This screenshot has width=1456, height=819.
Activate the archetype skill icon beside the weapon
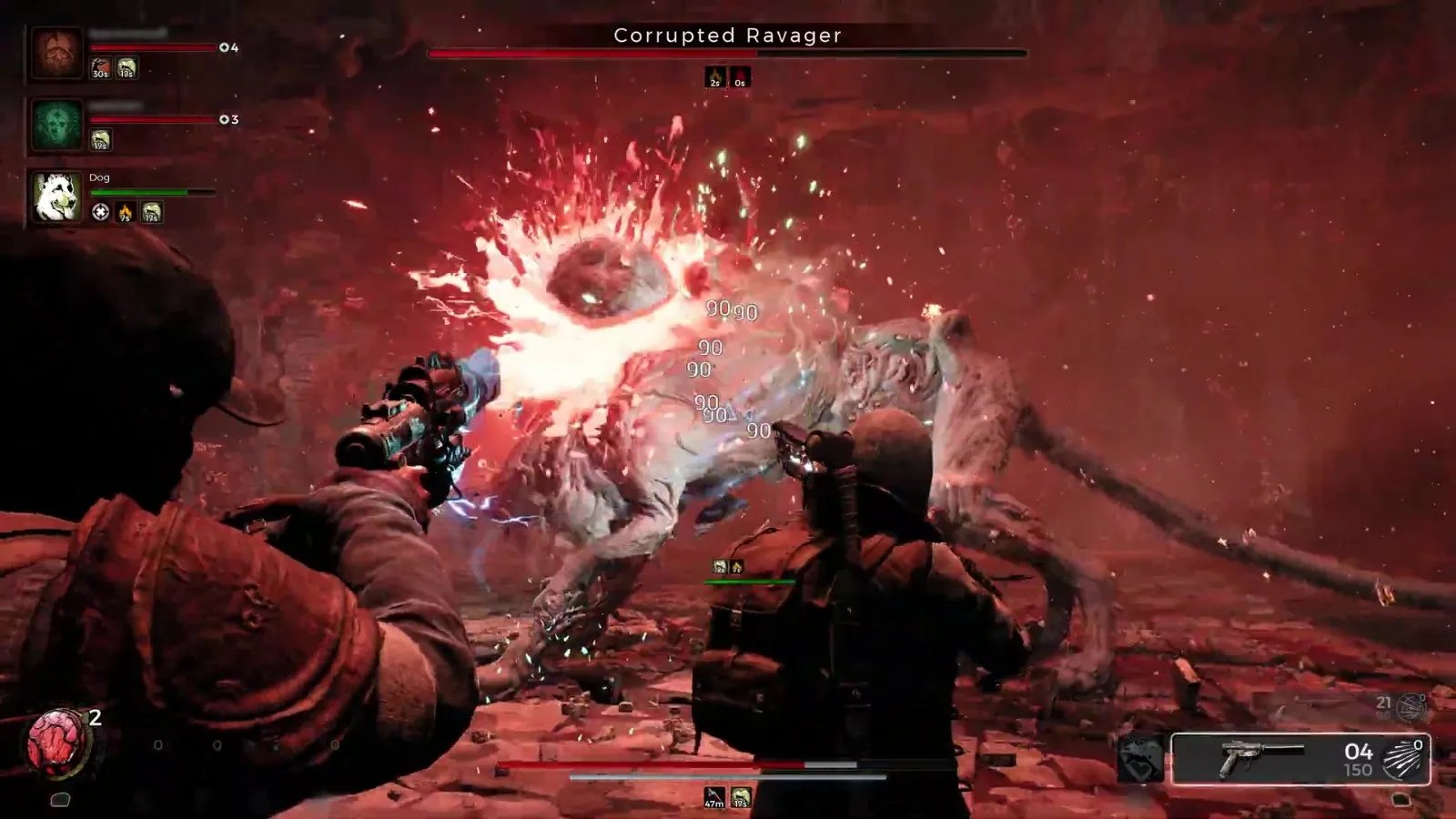click(x=1140, y=759)
